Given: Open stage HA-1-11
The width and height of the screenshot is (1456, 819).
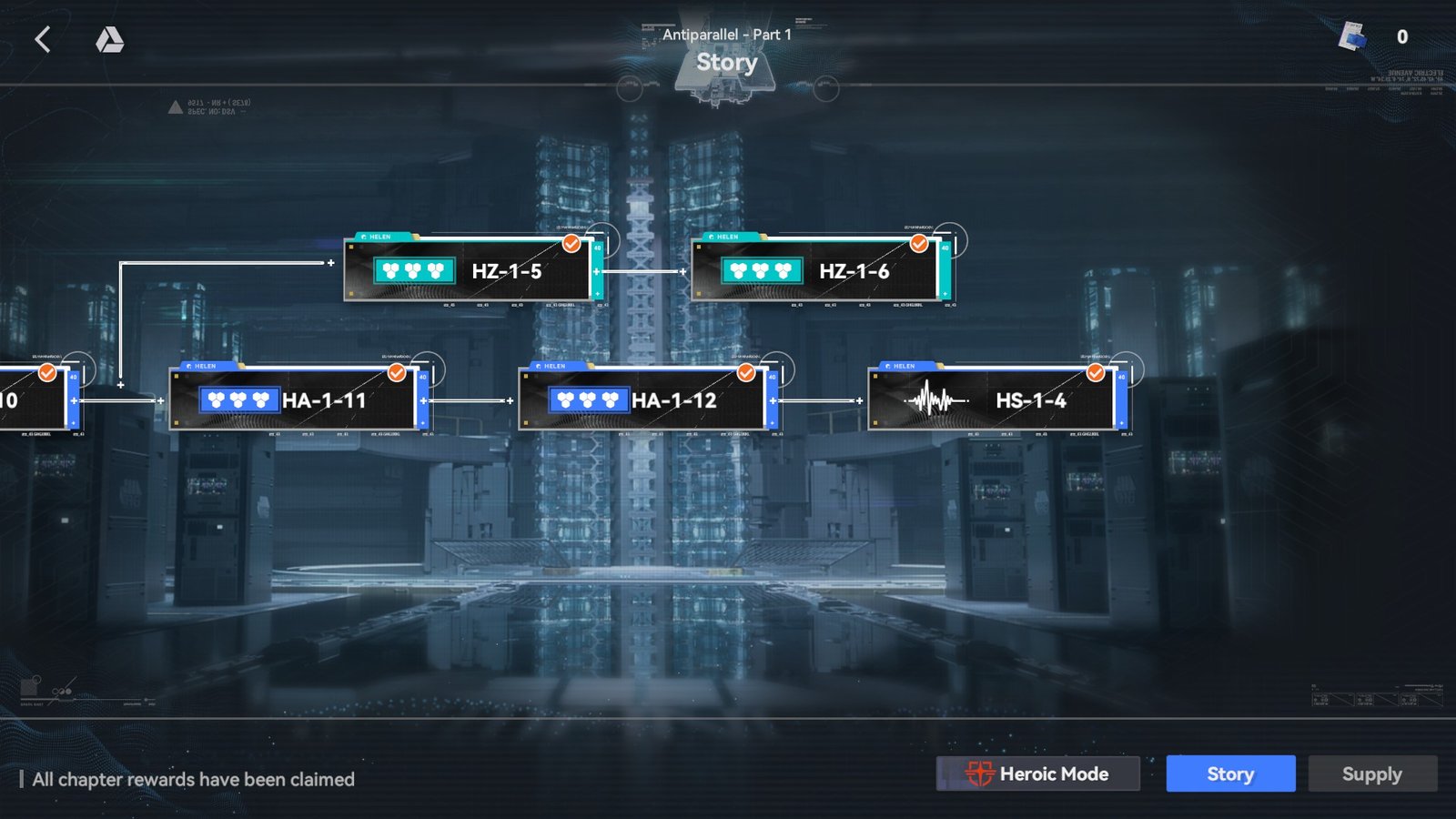Looking at the screenshot, I should point(295,399).
